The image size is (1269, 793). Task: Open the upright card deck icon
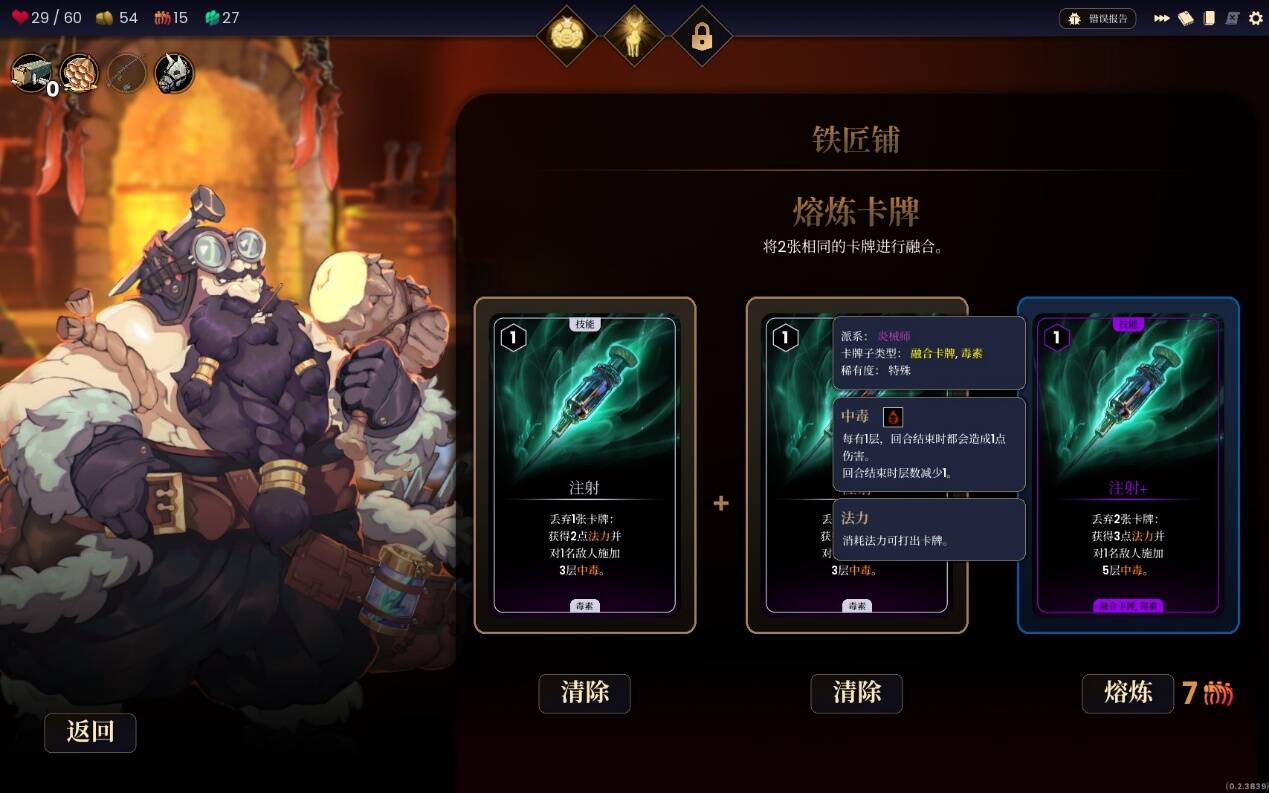pos(1209,18)
